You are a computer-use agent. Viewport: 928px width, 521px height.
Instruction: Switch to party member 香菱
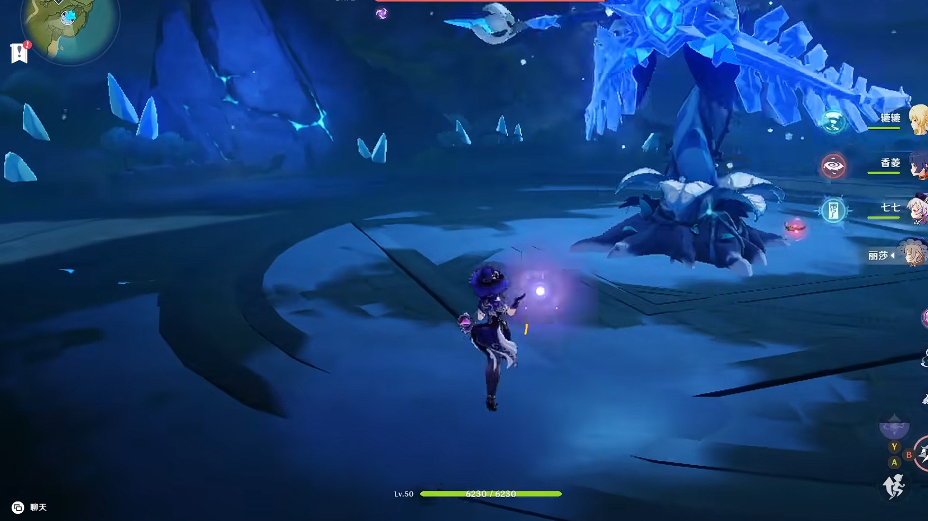pos(913,165)
